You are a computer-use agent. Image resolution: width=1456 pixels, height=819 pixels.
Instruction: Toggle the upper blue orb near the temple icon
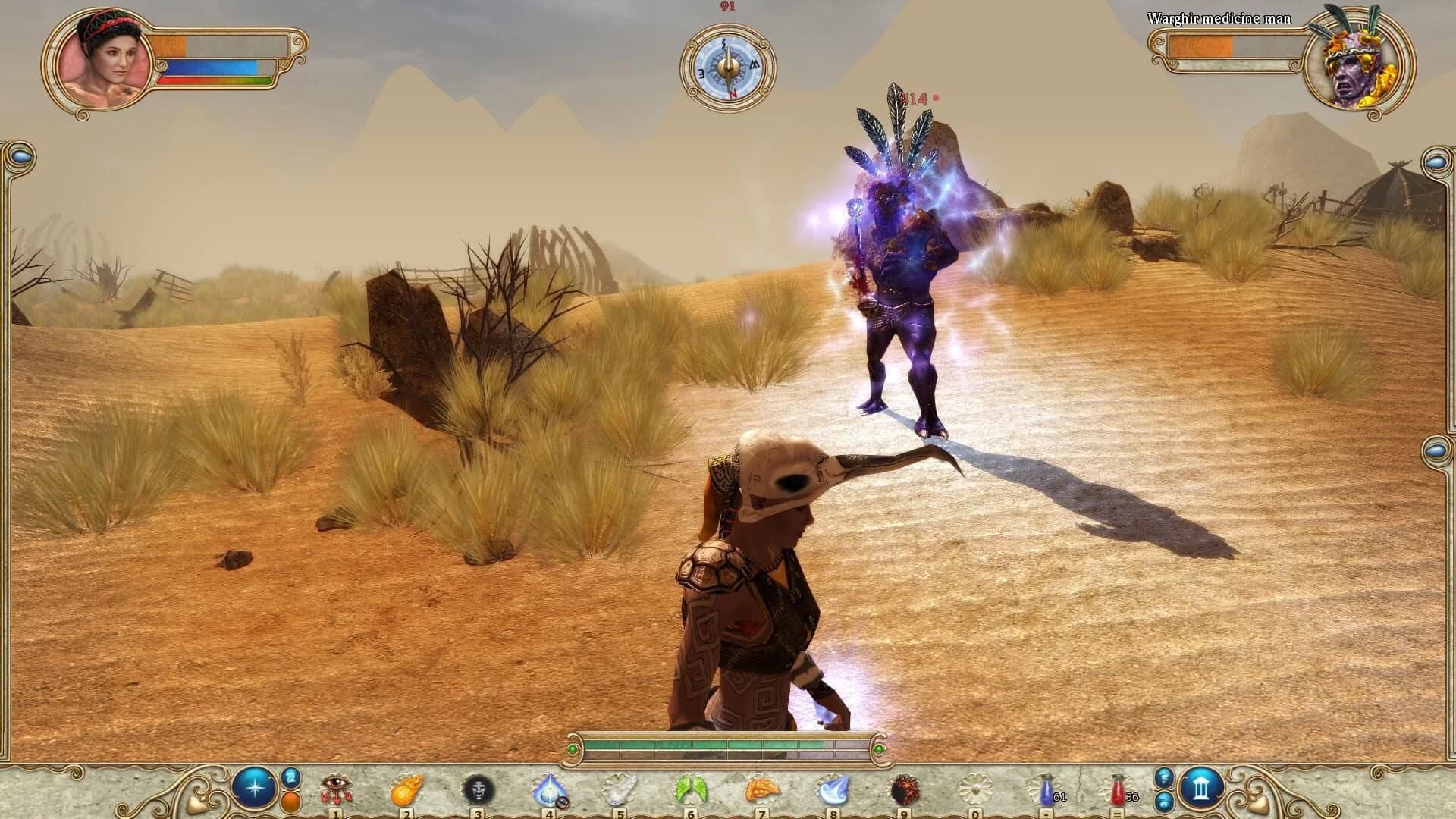click(1163, 777)
